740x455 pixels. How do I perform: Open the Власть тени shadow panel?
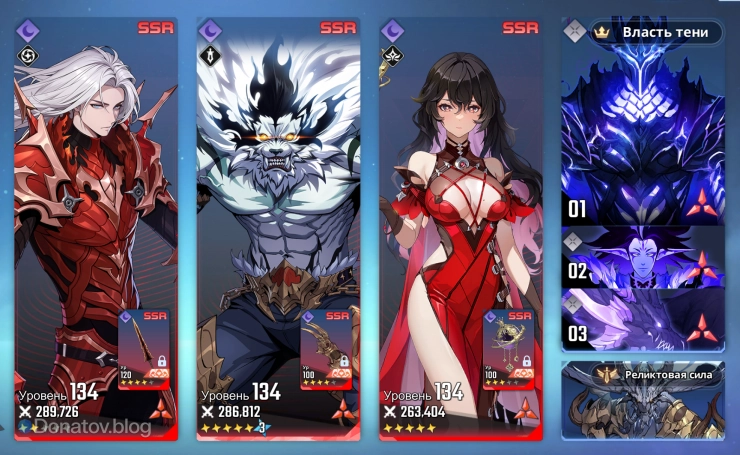tap(655, 32)
